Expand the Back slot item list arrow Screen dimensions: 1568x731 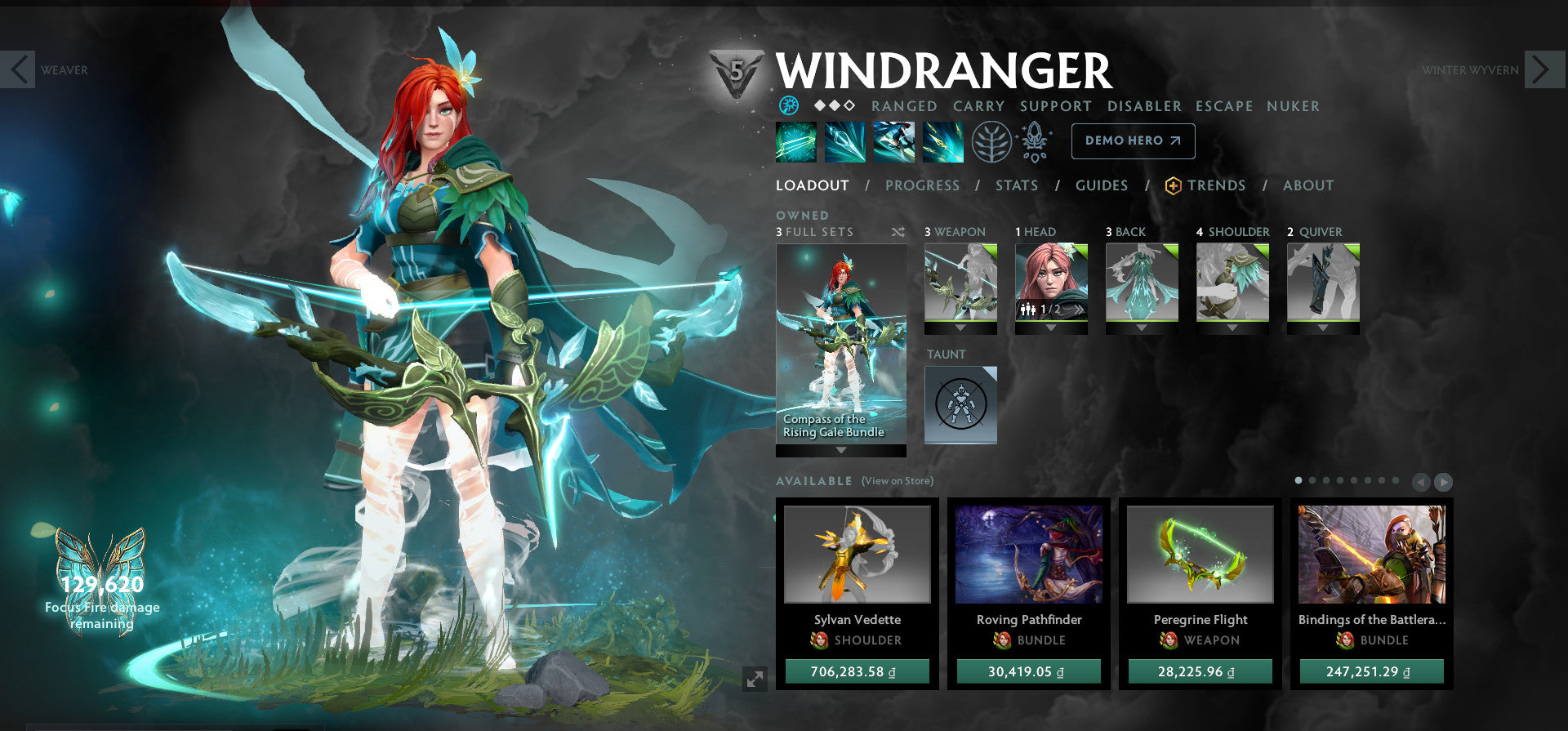(1142, 327)
